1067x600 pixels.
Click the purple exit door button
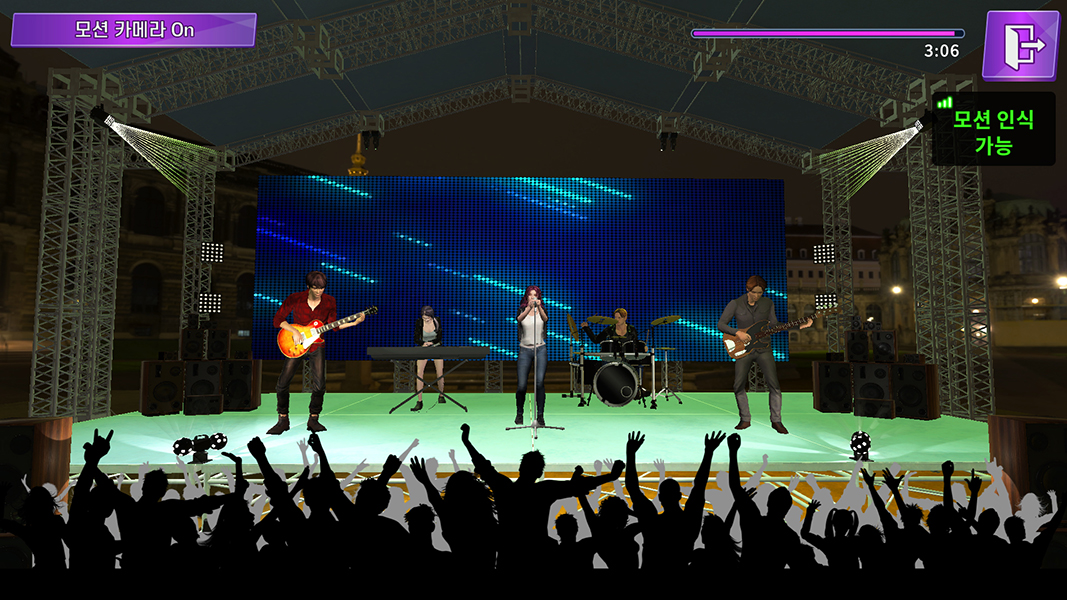(x=1020, y=45)
